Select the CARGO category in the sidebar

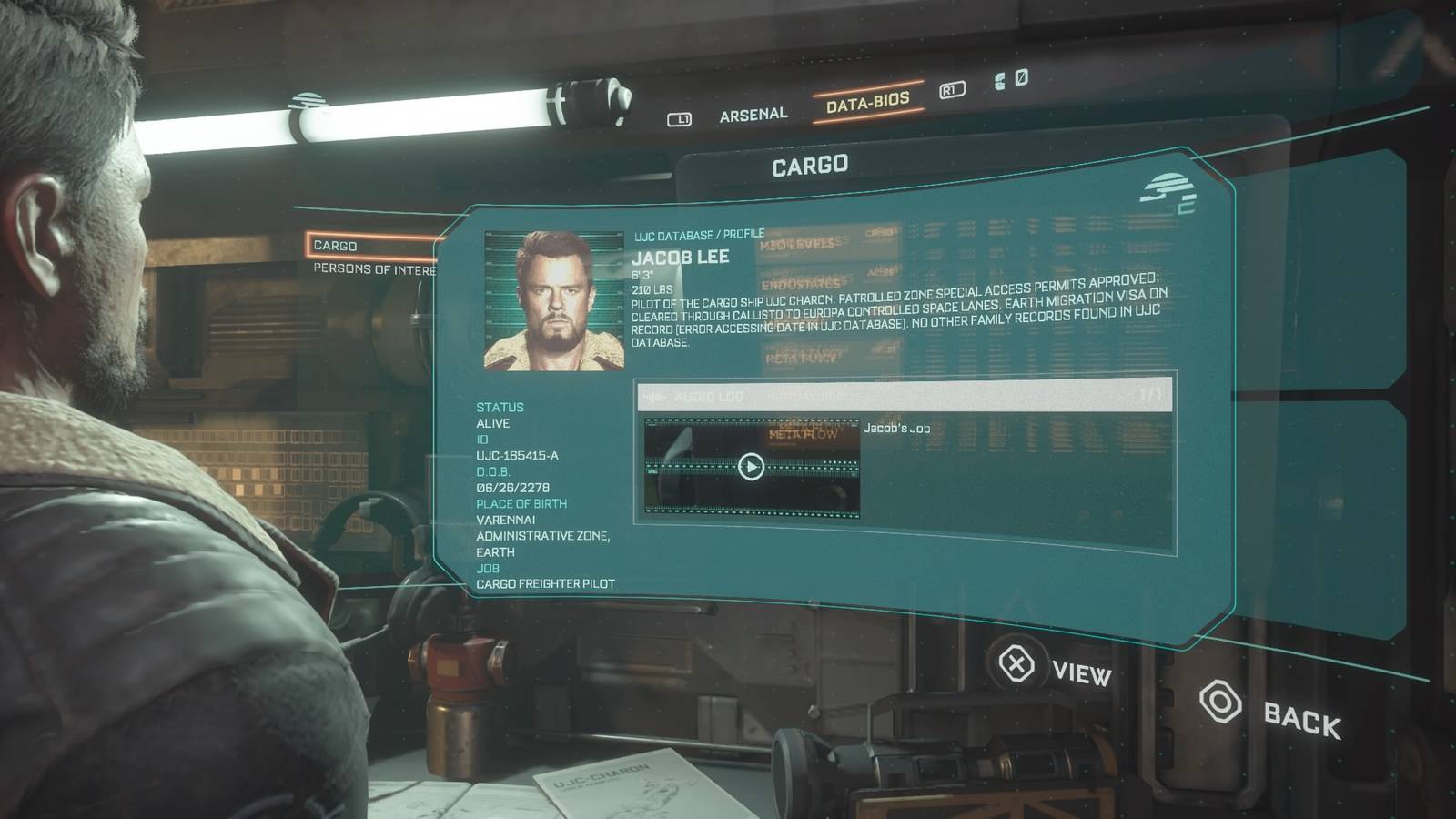(336, 246)
